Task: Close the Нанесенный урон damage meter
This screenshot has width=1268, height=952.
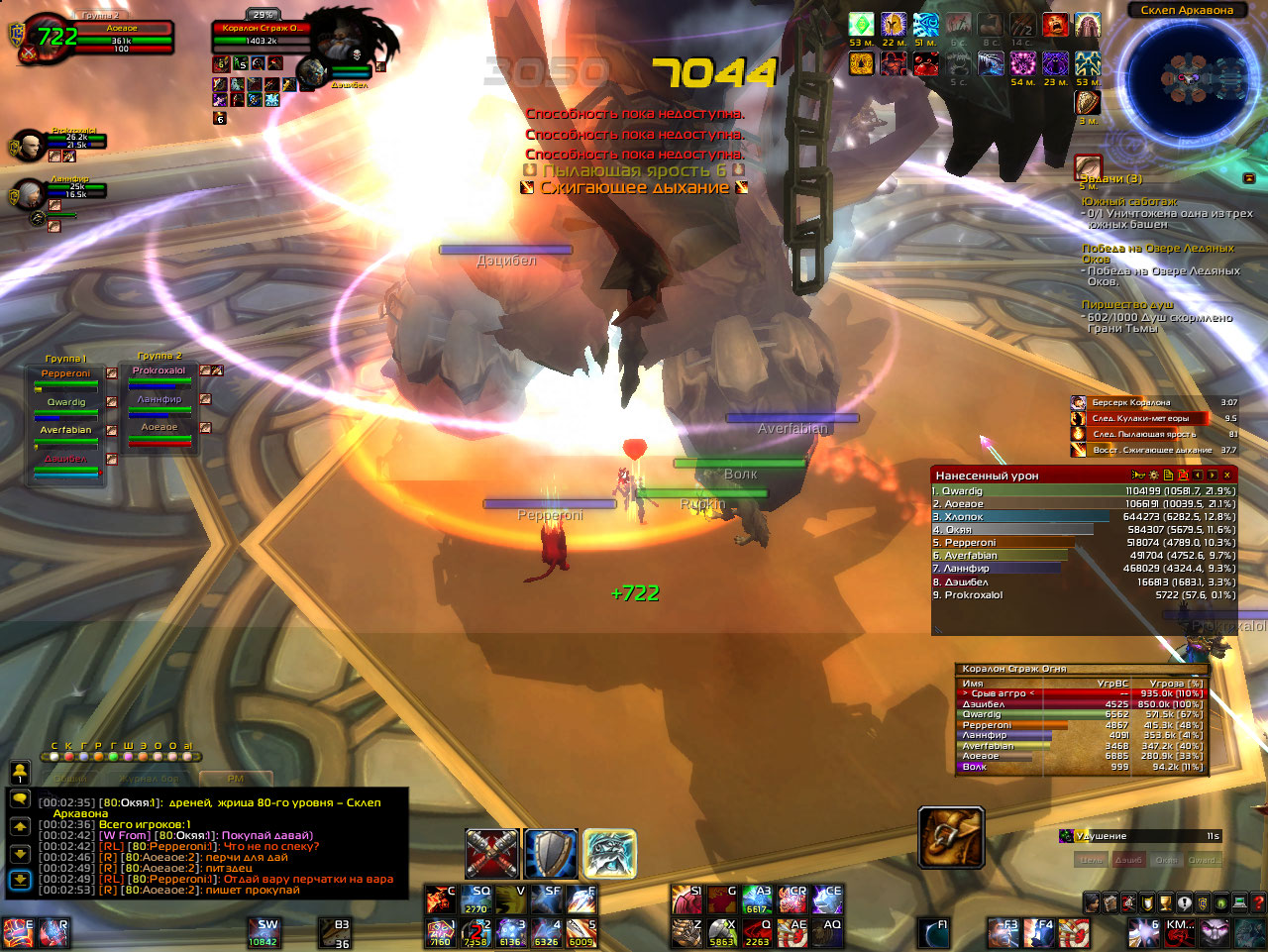Action: tap(1227, 476)
